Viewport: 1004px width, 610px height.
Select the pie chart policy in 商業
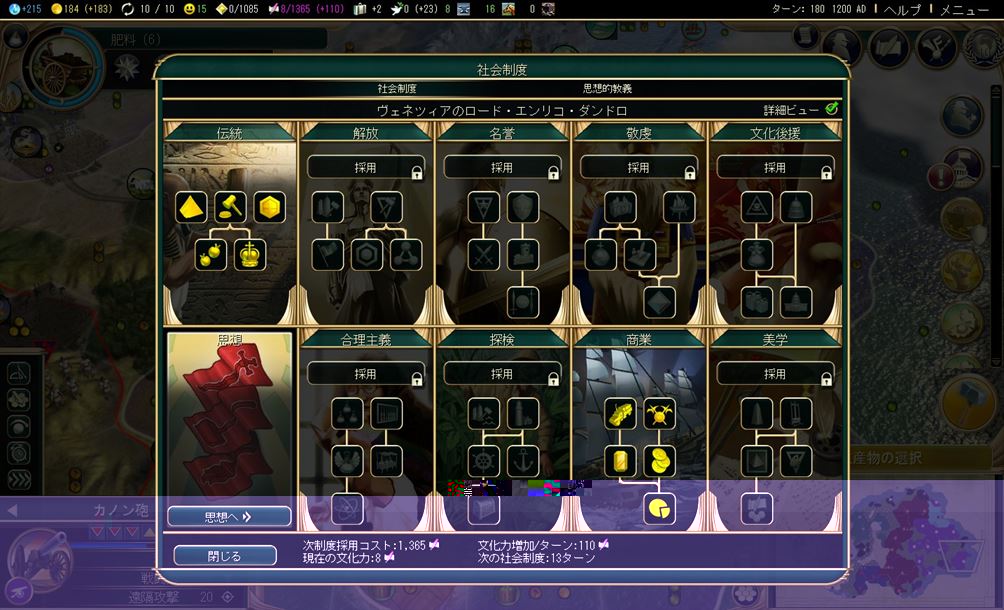tap(657, 509)
